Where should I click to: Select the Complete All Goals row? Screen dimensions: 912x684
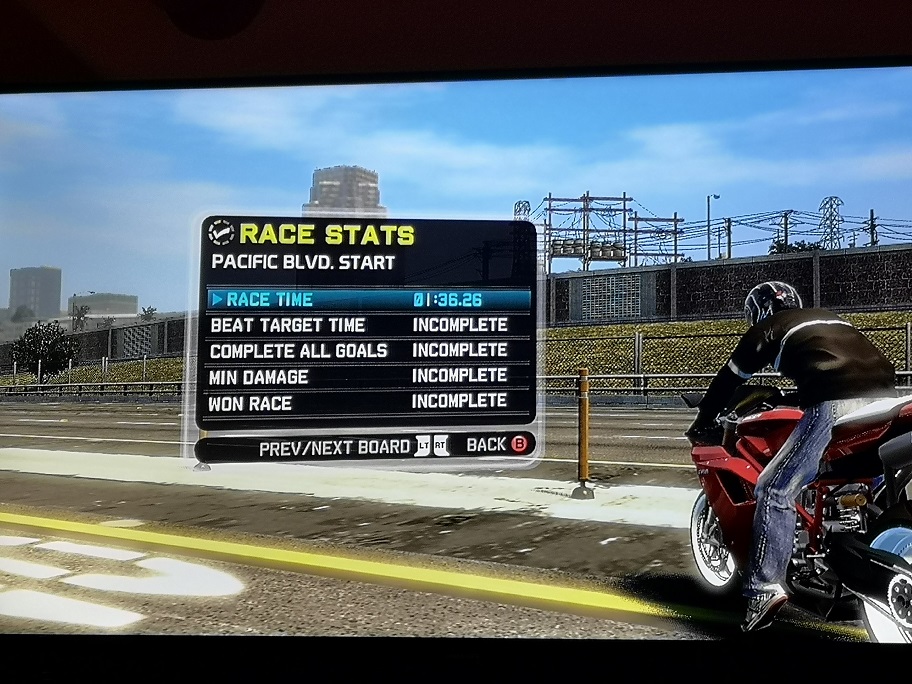368,351
